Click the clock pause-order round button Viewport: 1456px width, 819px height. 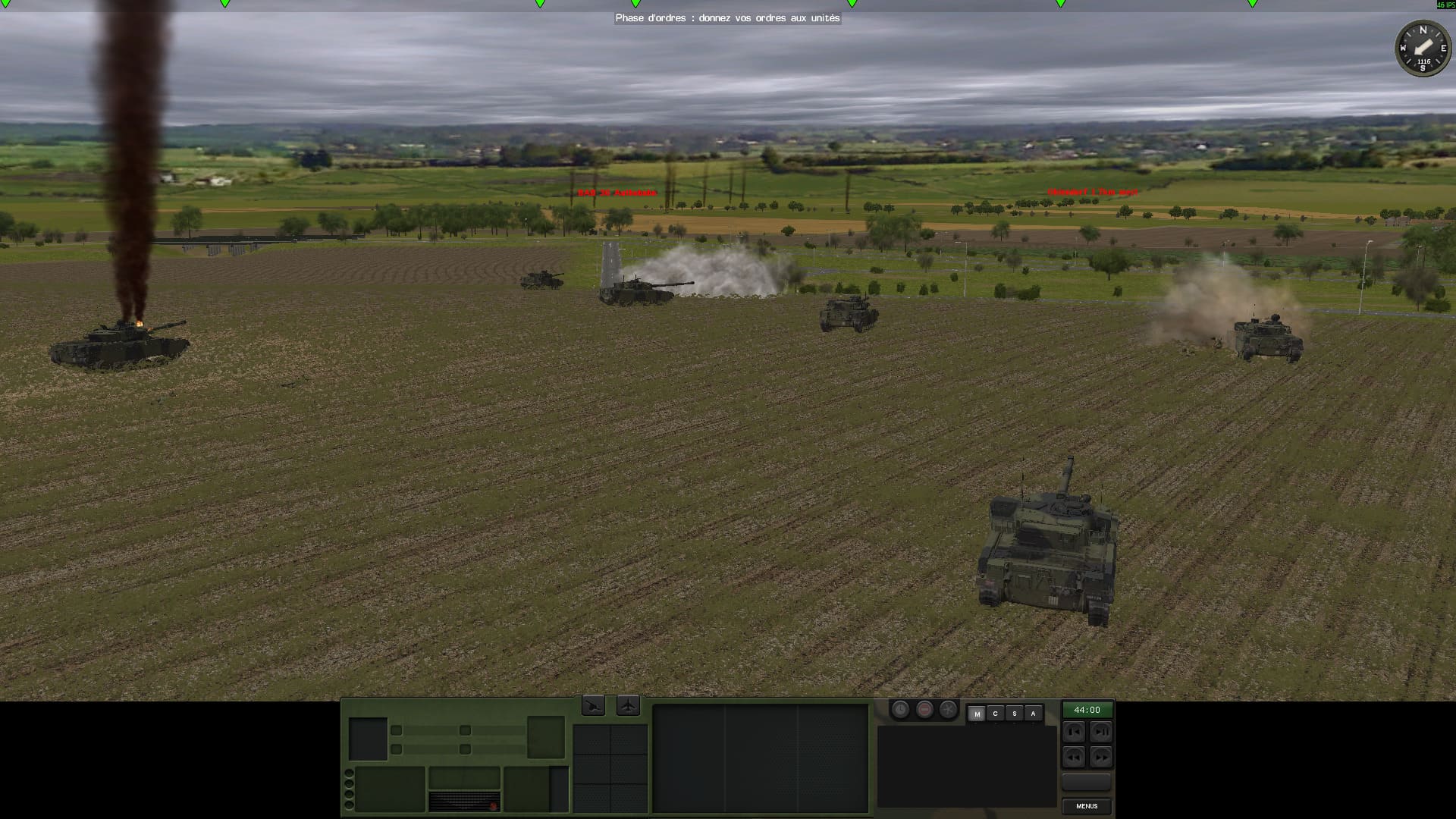(900, 710)
